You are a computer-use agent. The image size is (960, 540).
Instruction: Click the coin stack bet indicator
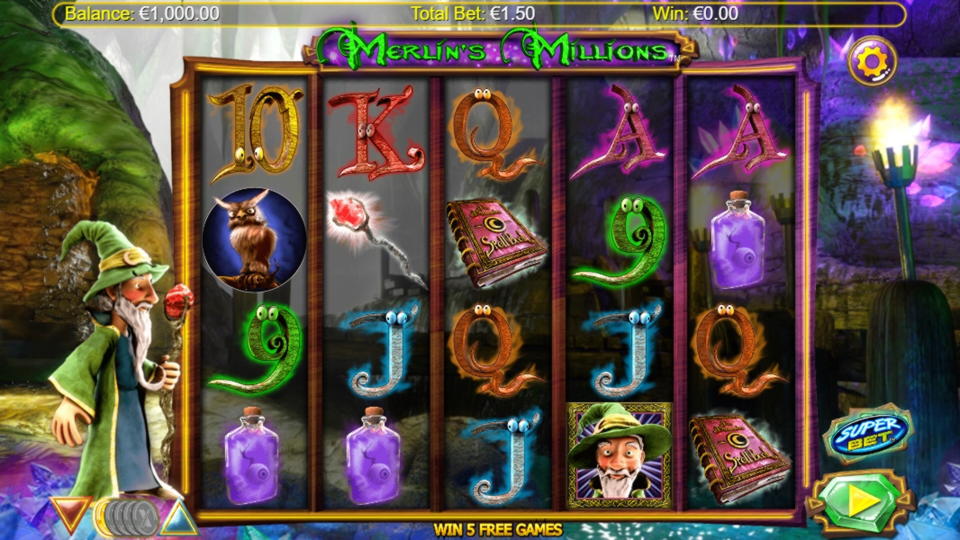[x=128, y=516]
